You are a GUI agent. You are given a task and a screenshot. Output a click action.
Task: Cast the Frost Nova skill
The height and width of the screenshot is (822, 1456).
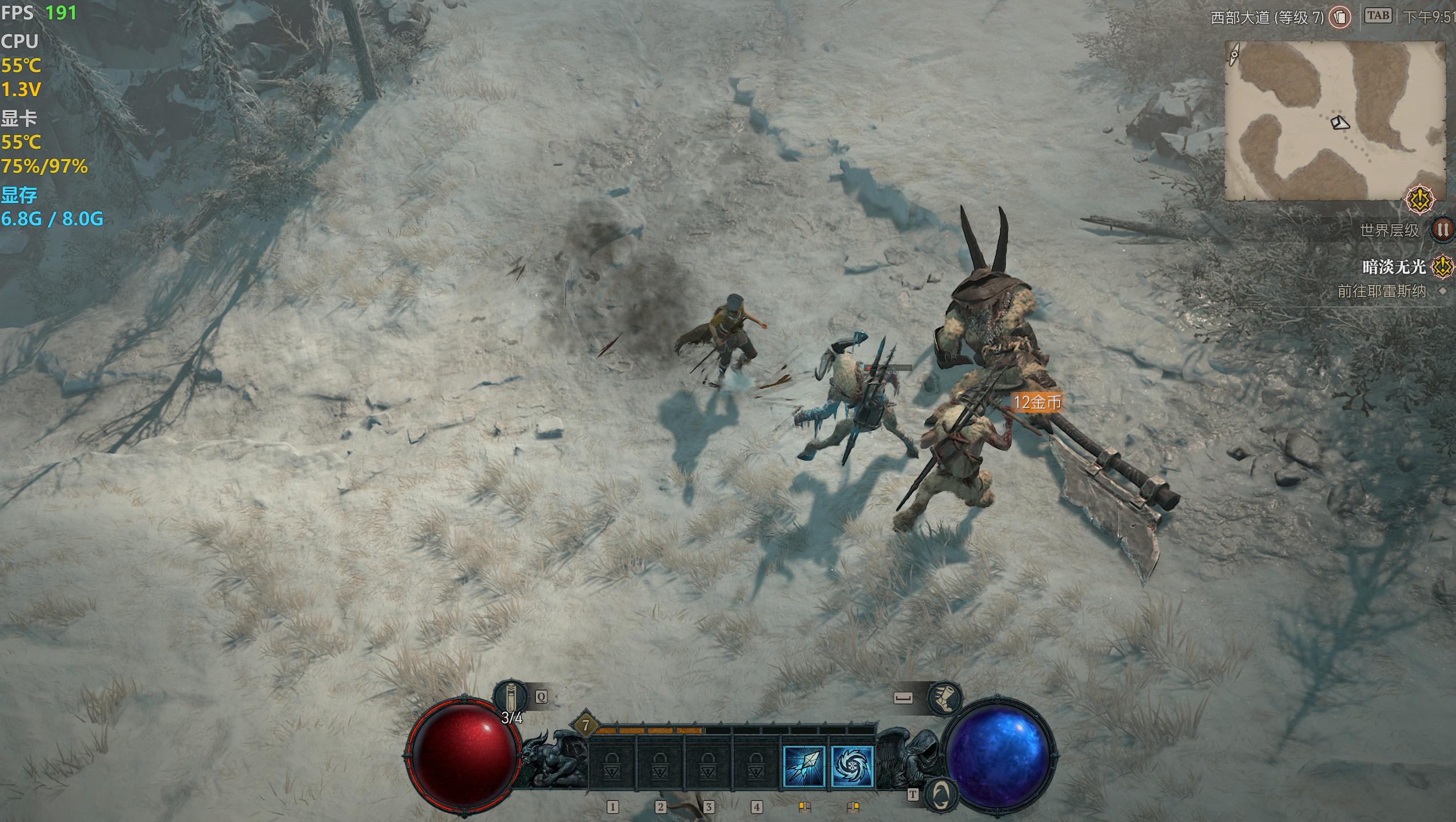click(852, 767)
